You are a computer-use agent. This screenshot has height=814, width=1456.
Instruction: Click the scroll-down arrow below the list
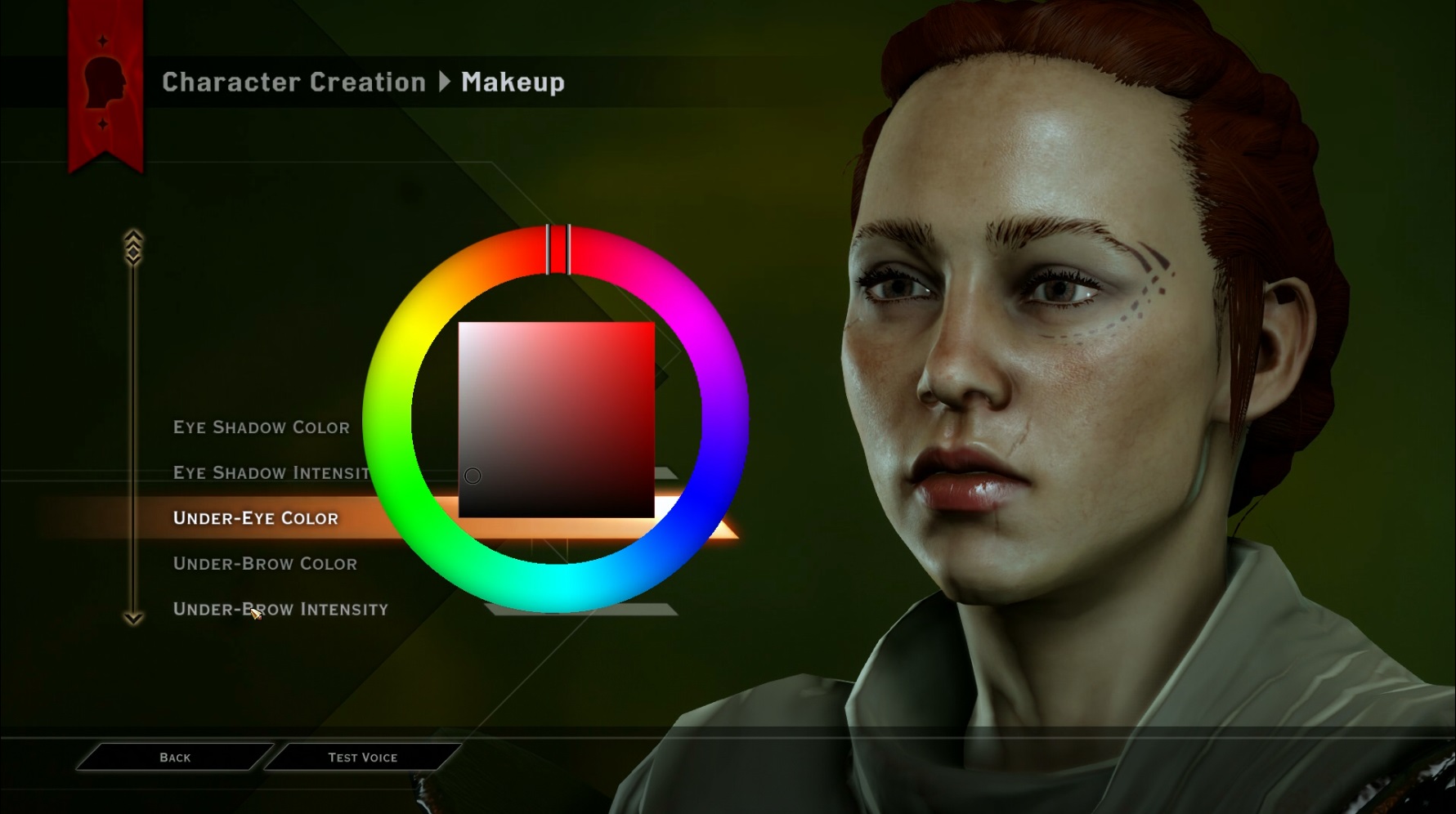(133, 618)
